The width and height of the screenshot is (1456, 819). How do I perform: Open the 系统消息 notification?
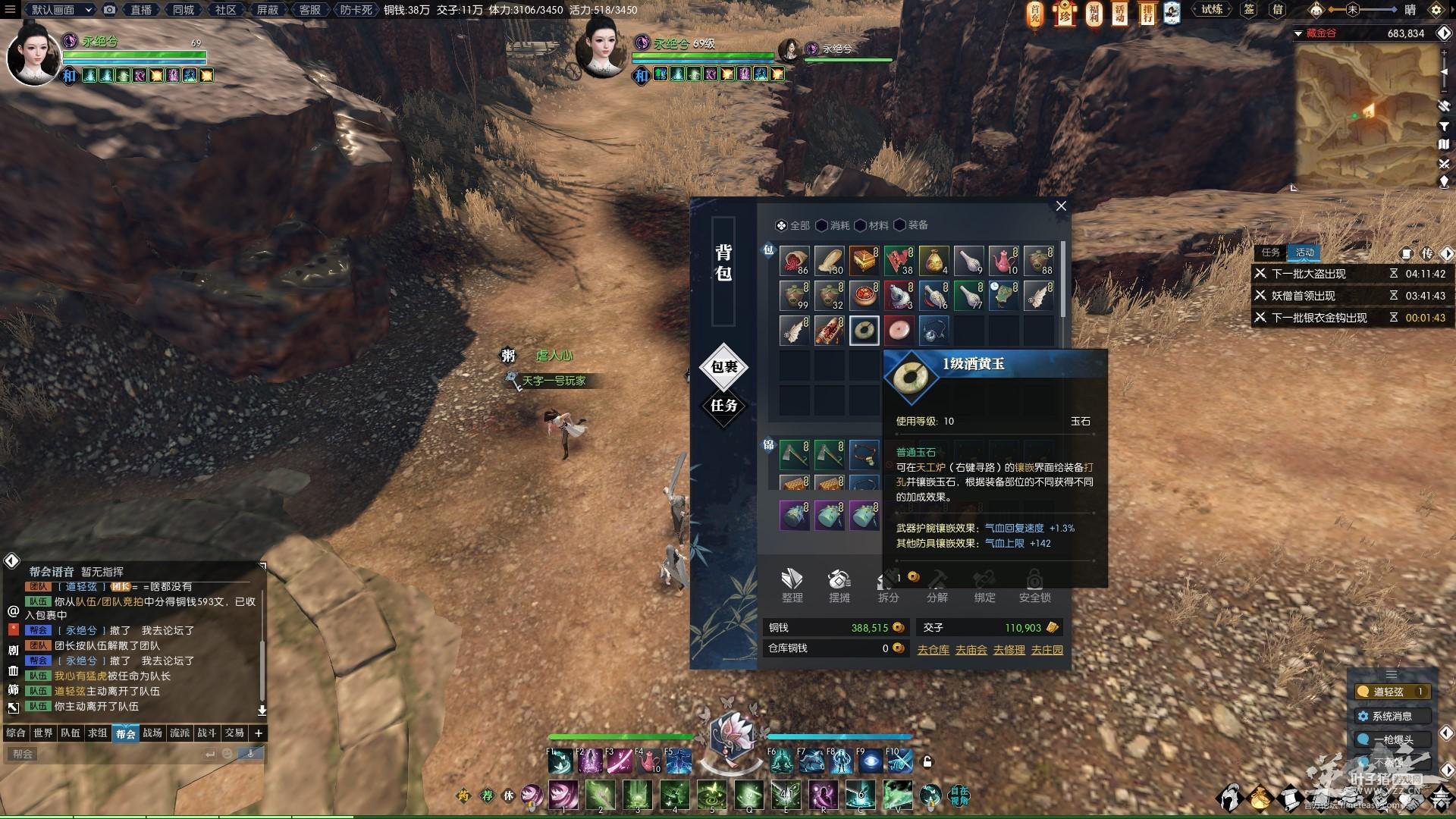point(1392,716)
